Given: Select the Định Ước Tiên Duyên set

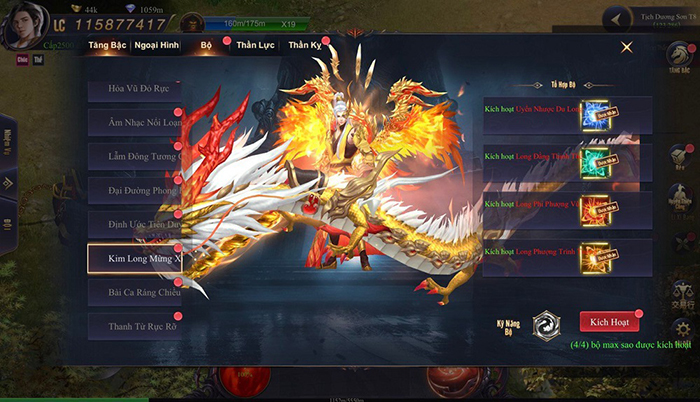Looking at the screenshot, I should 135,223.
